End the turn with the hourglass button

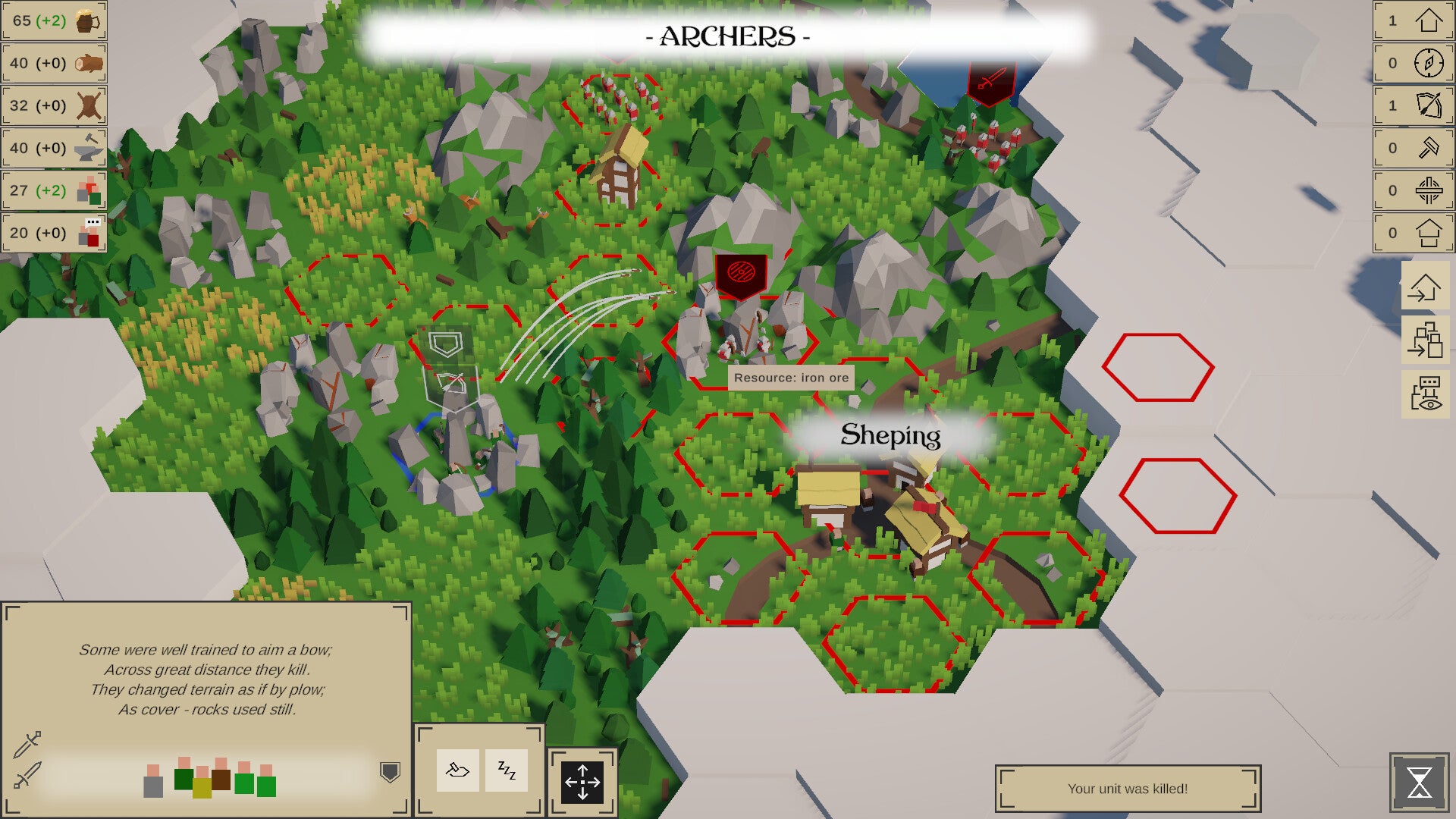[x=1419, y=783]
